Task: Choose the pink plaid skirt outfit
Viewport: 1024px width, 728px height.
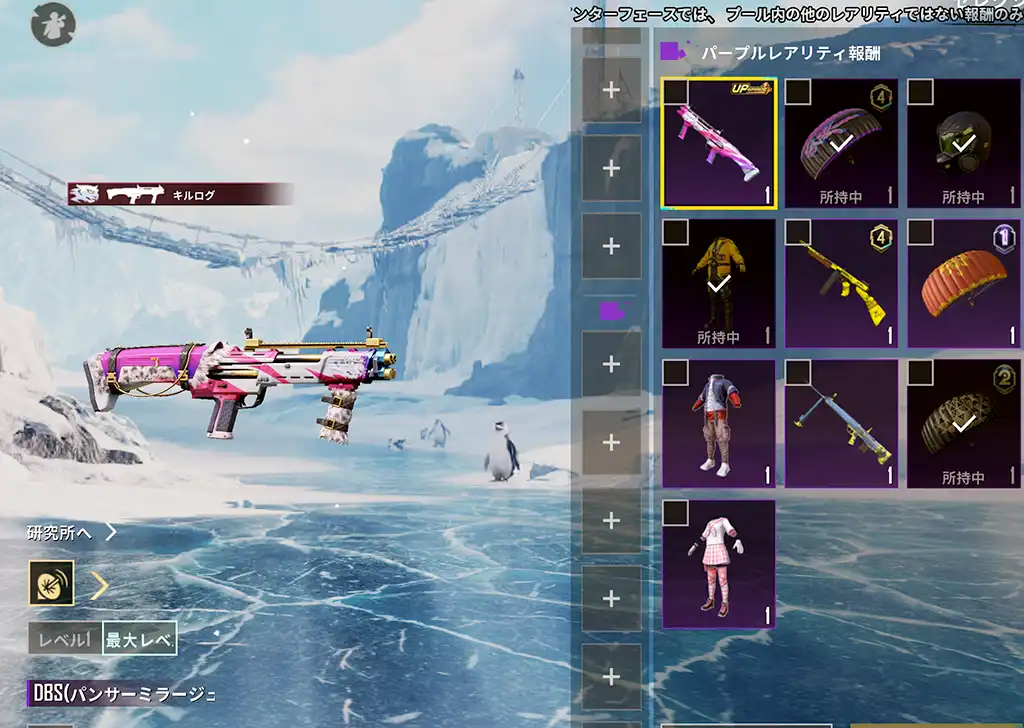Action: 718,565
